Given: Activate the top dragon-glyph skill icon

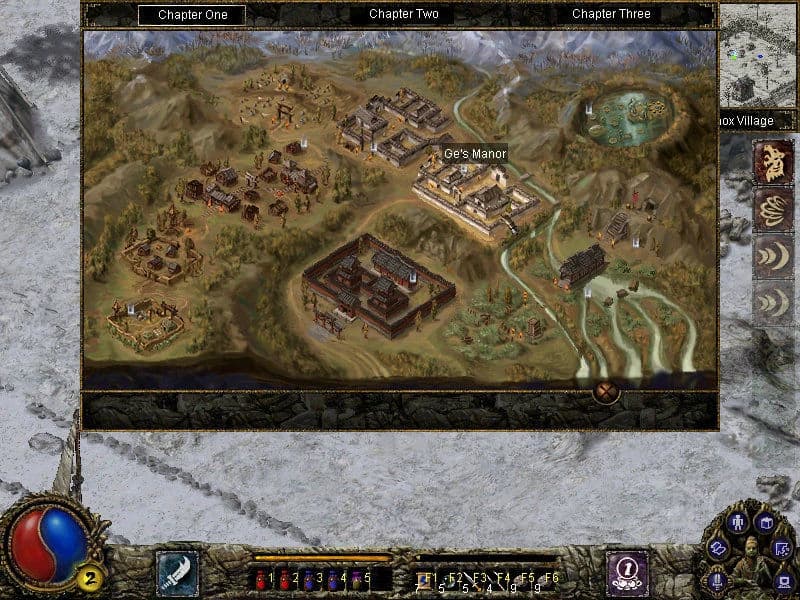Looking at the screenshot, I should 774,160.
